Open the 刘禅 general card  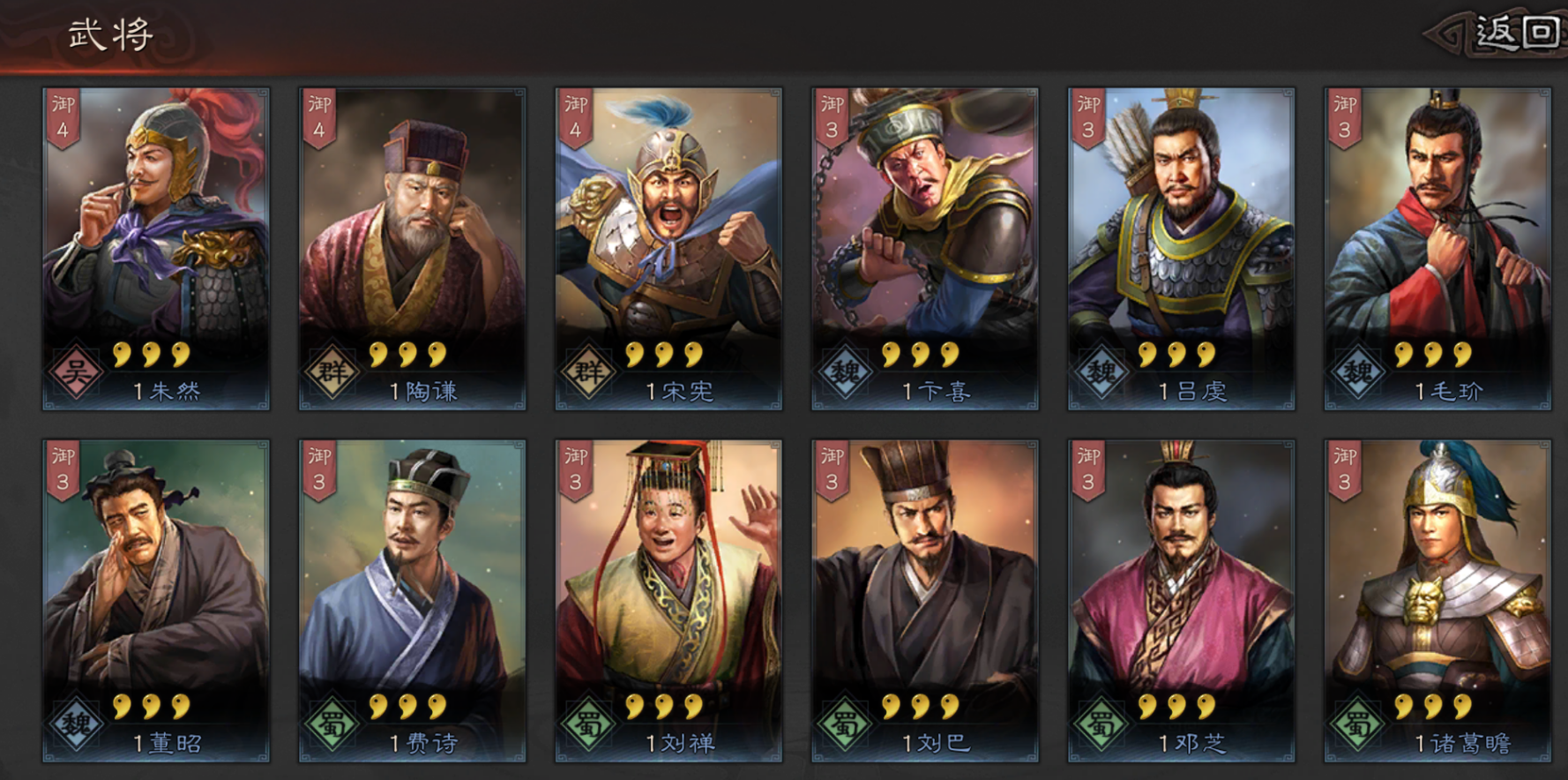[668, 600]
